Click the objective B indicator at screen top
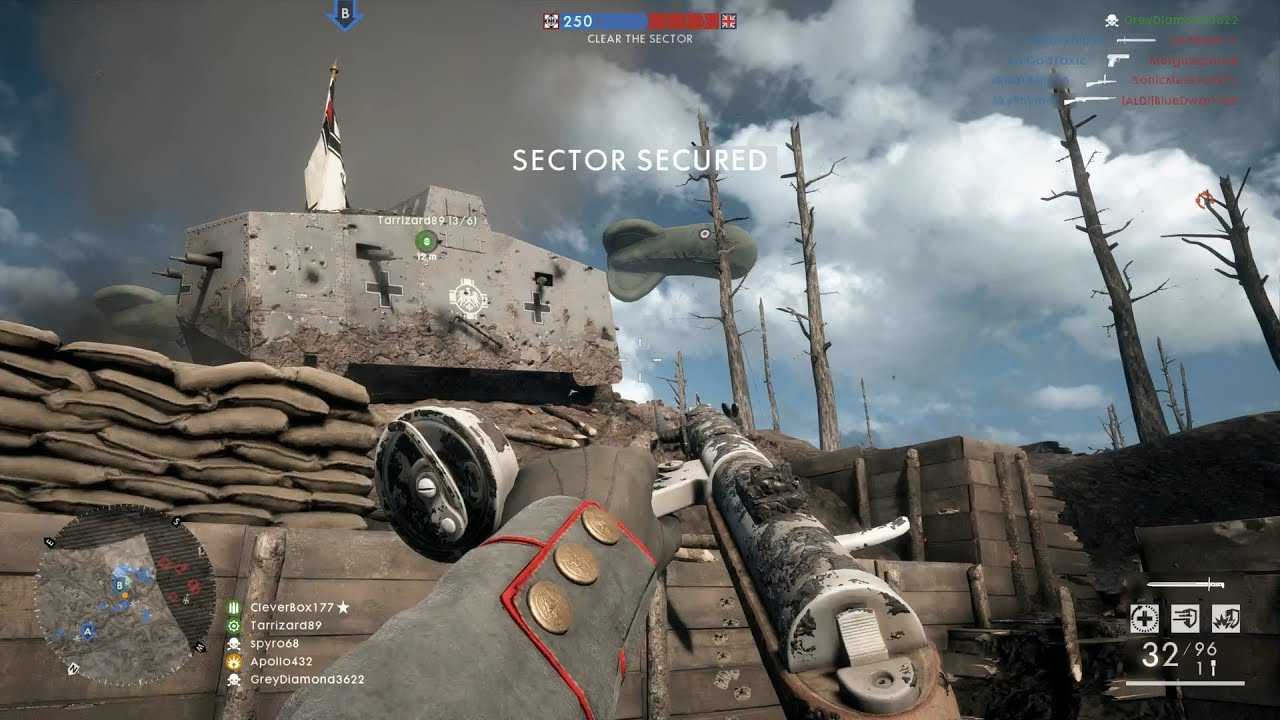Screen dimensions: 1280x720 pyautogui.click(x=345, y=15)
